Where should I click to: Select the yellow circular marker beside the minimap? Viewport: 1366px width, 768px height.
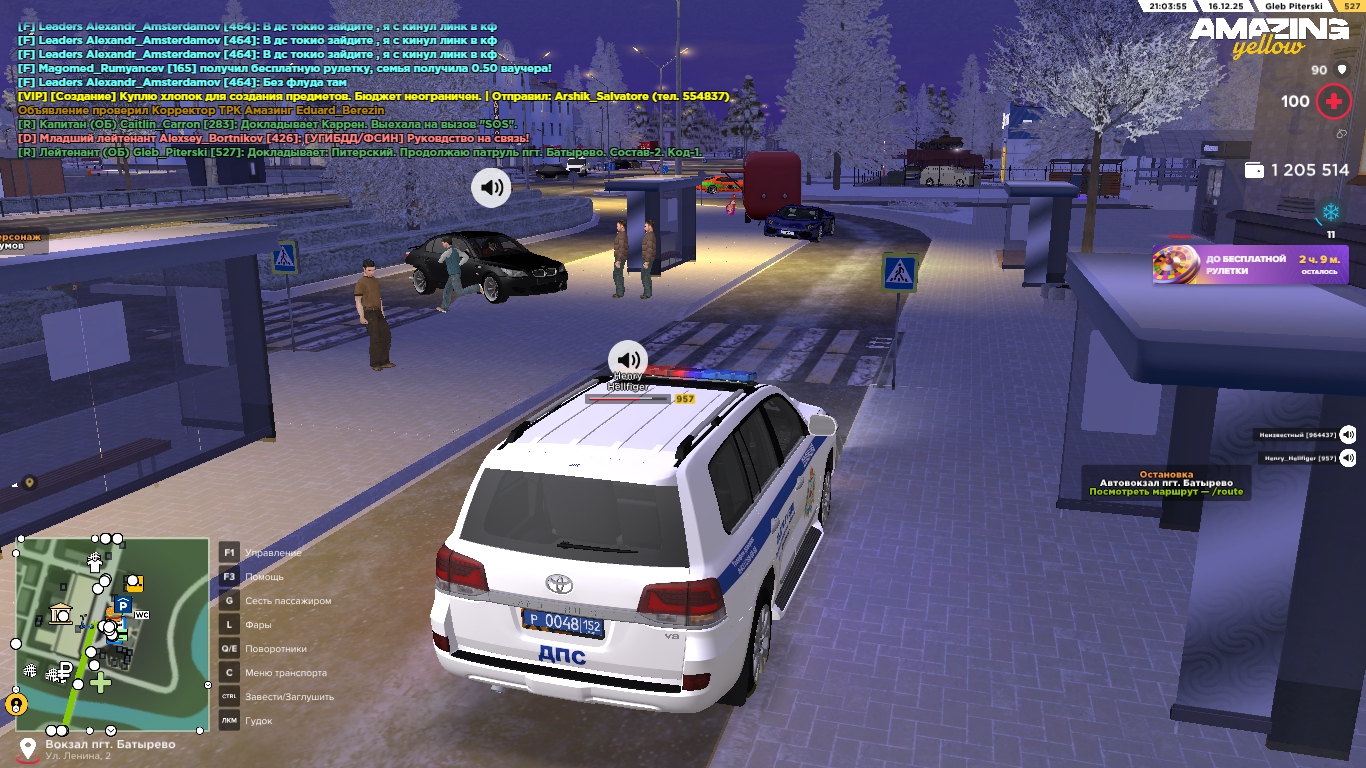[16, 704]
